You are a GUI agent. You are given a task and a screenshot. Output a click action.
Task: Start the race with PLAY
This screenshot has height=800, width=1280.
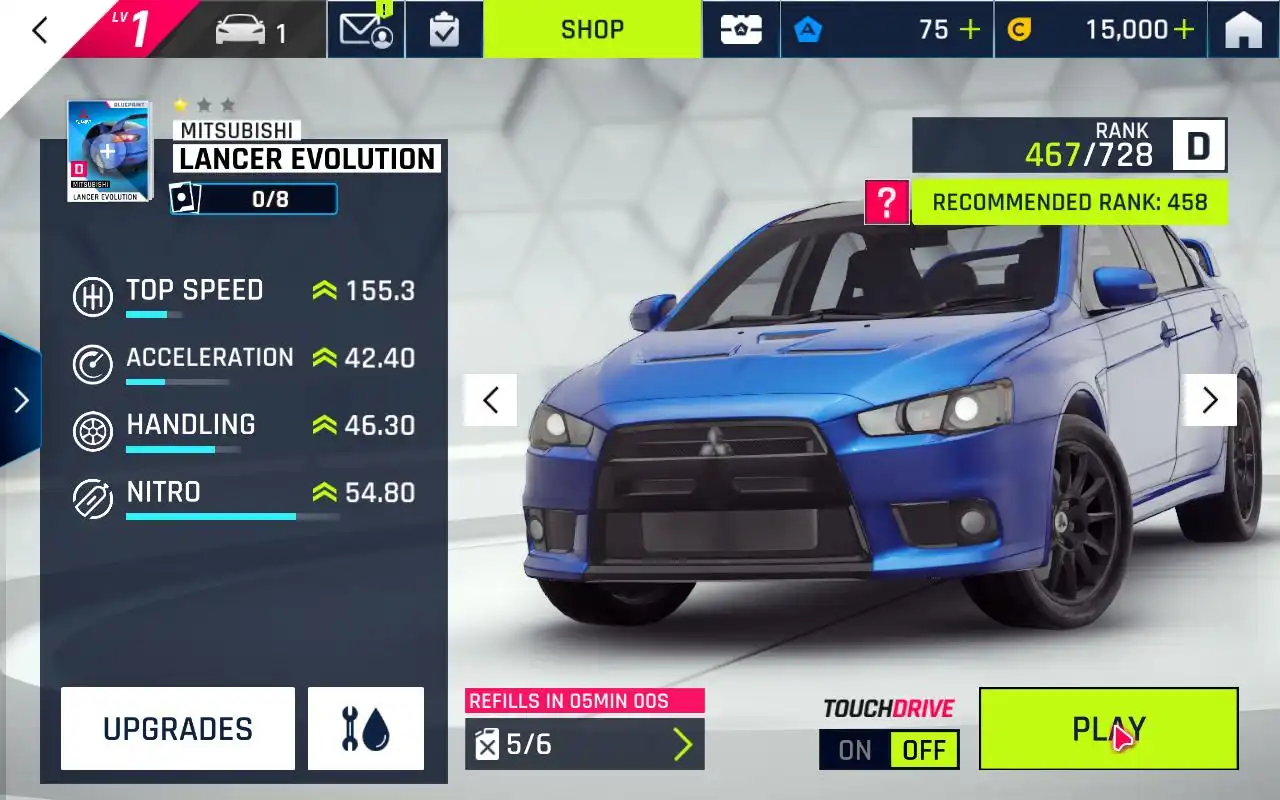click(1108, 729)
